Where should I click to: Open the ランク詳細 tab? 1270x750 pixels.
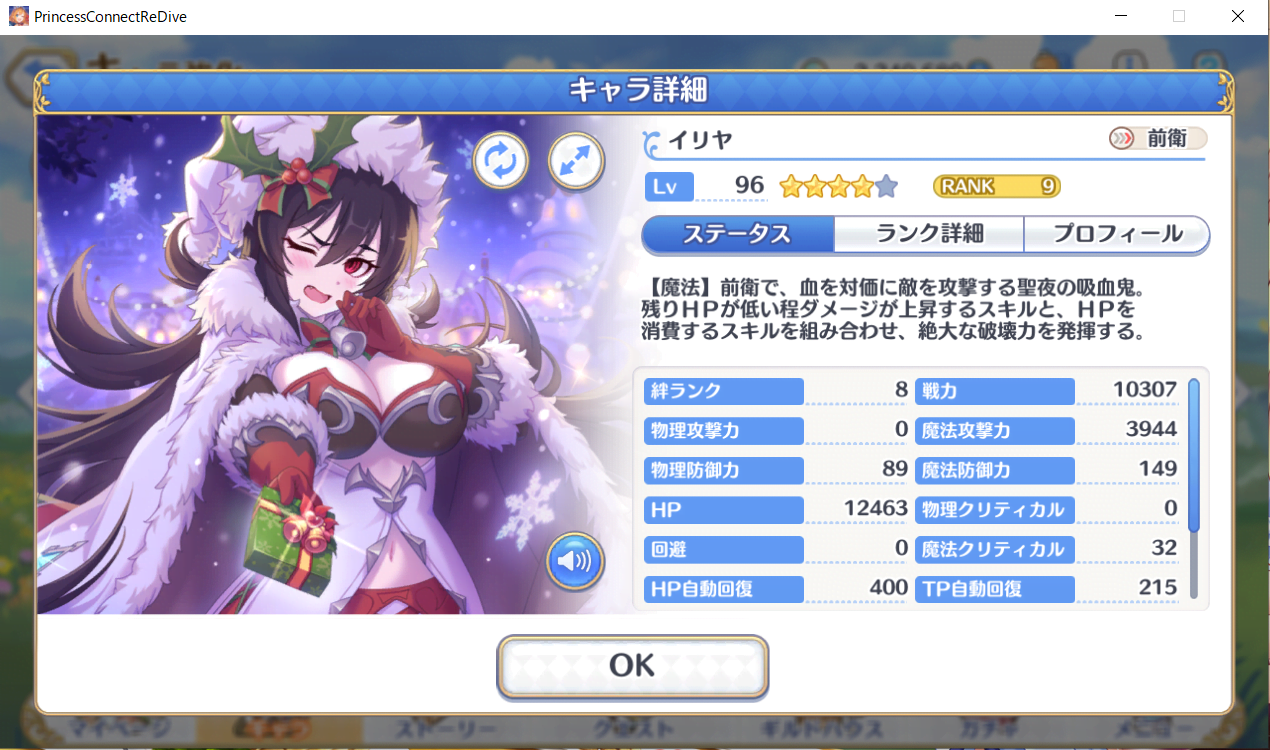[x=929, y=234]
